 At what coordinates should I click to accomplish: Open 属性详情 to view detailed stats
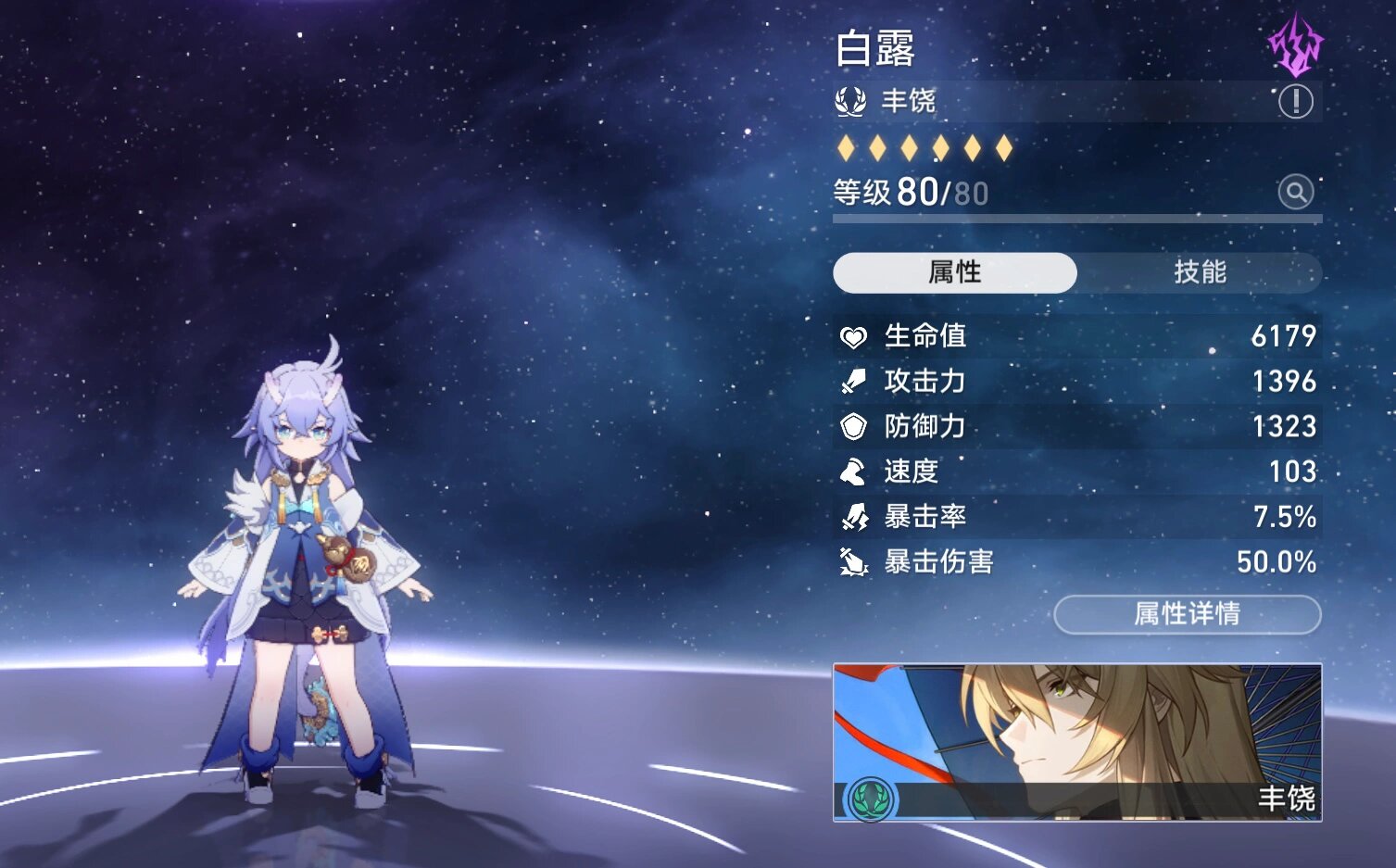(x=1188, y=614)
